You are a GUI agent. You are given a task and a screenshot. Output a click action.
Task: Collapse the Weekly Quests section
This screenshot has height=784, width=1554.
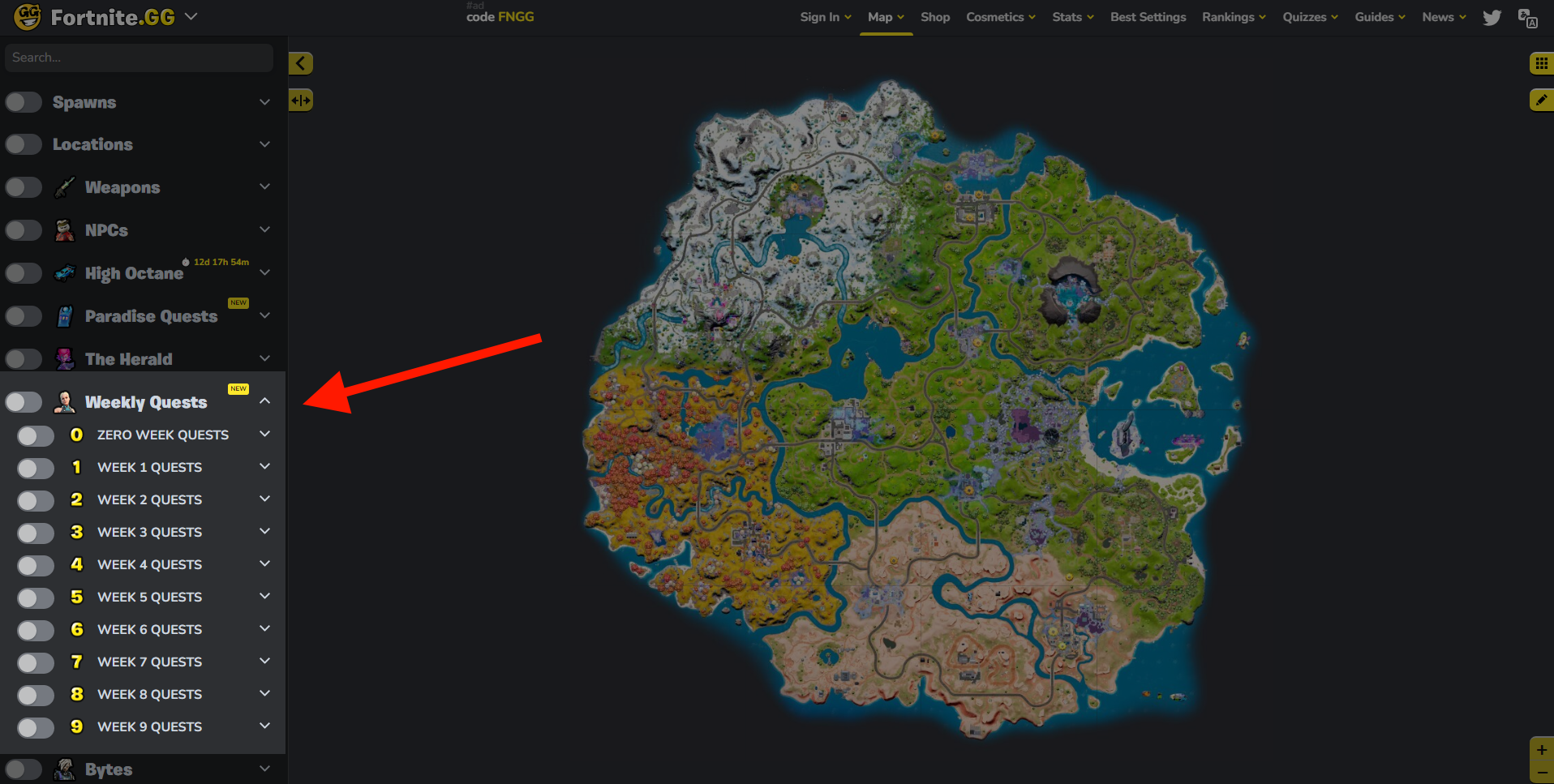tap(264, 401)
